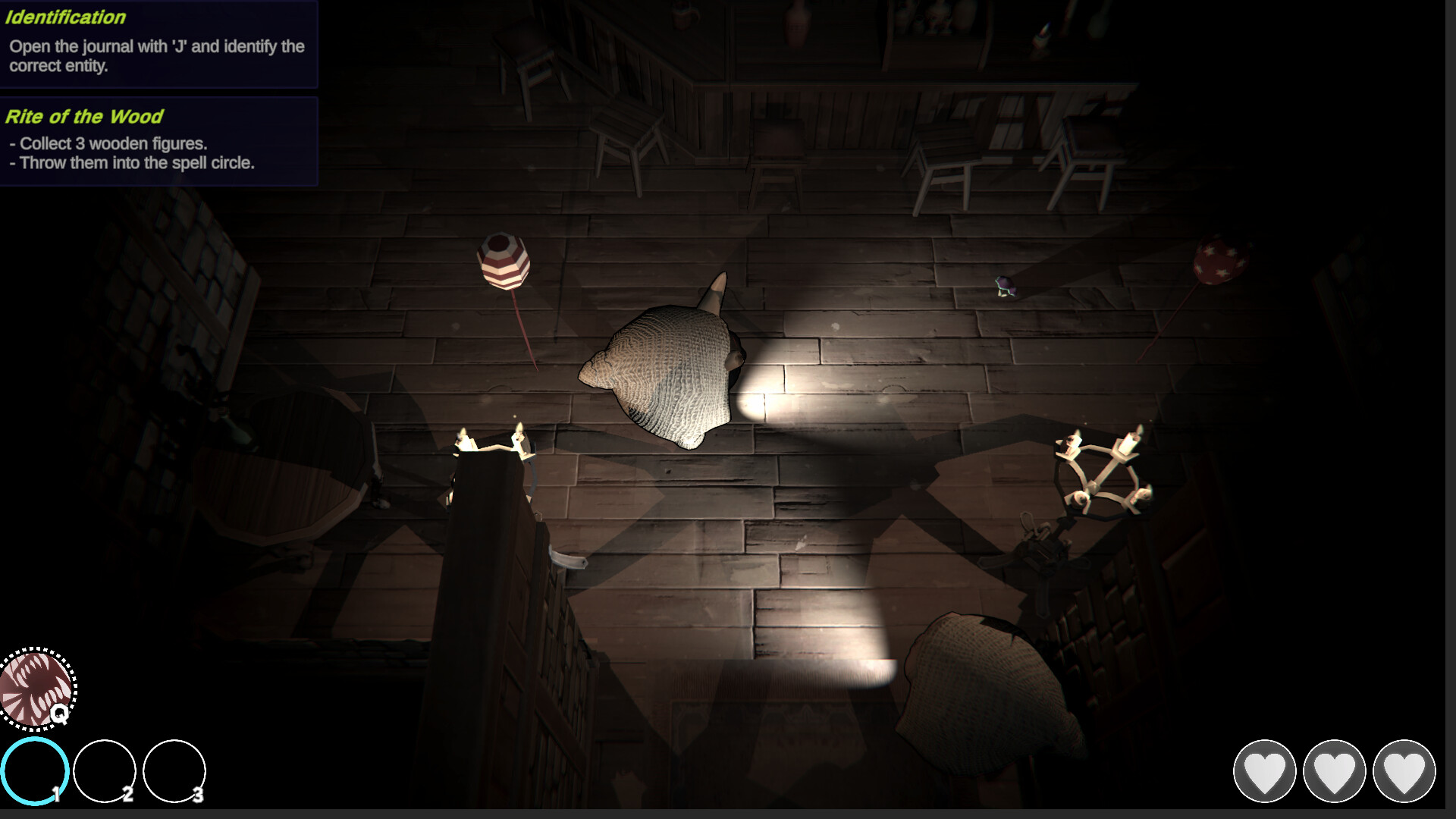The width and height of the screenshot is (1456, 819).
Task: Click the striped balloon on the floor
Action: 504,262
